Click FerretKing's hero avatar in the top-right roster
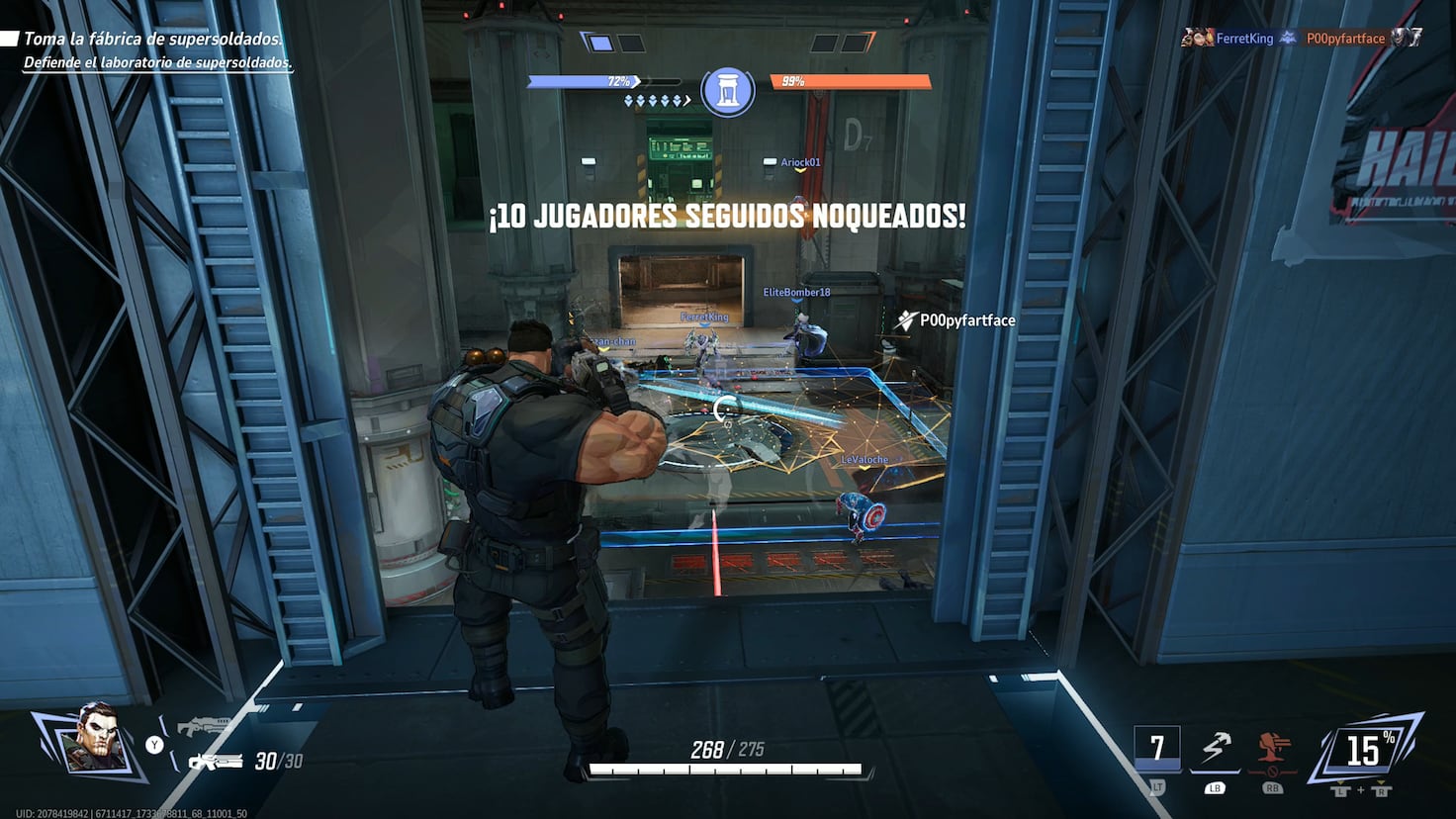This screenshot has height=819, width=1456. click(1200, 38)
